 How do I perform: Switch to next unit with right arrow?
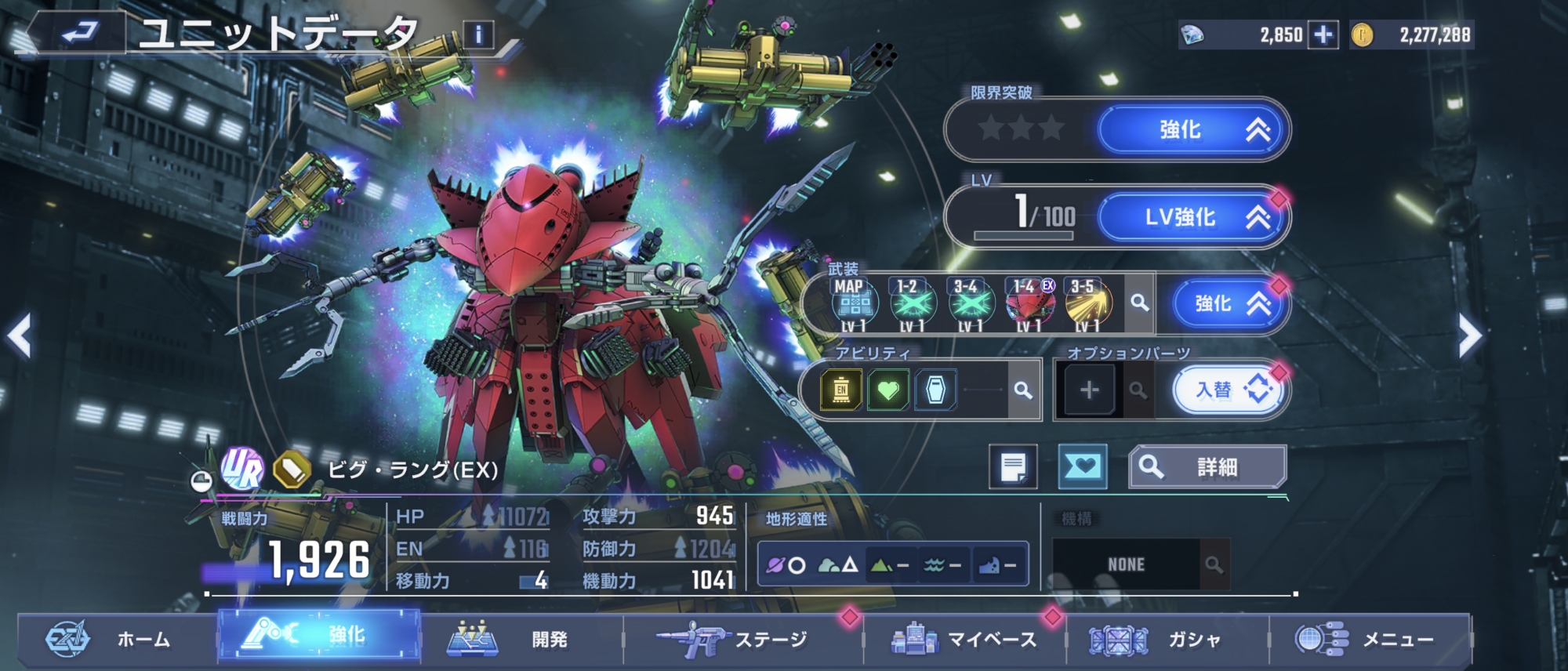1469,336
